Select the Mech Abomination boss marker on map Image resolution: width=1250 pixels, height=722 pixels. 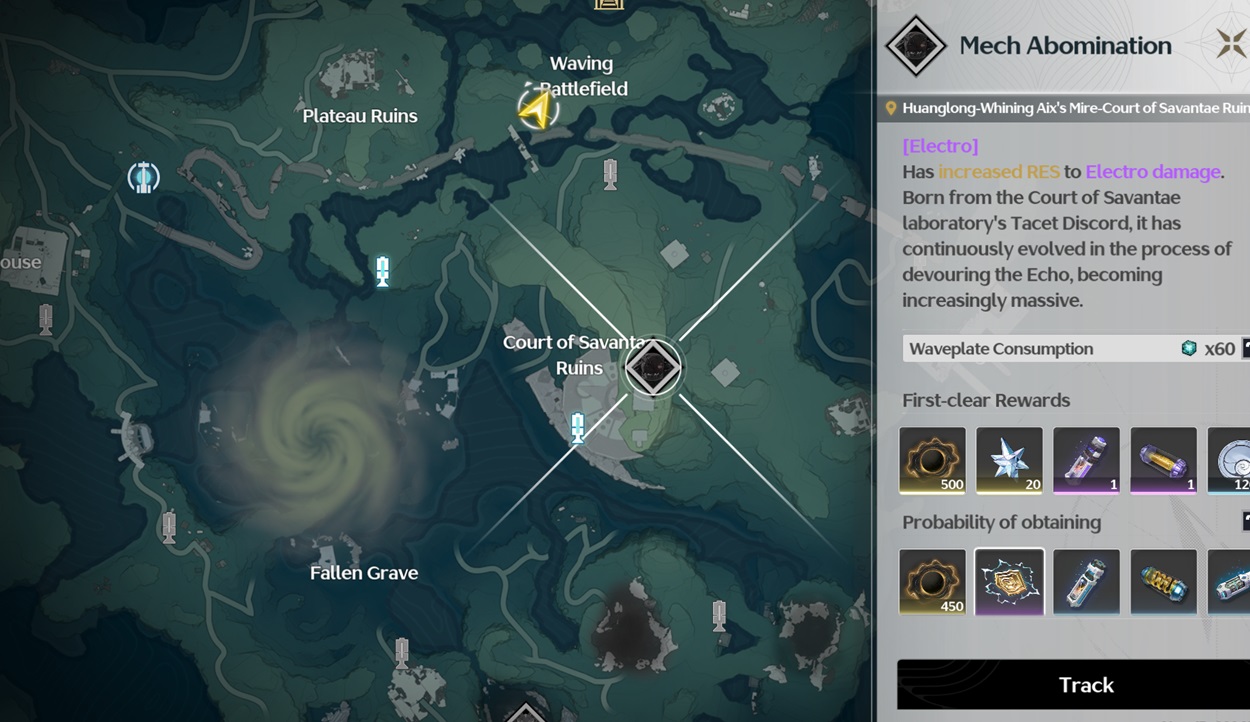click(x=653, y=367)
